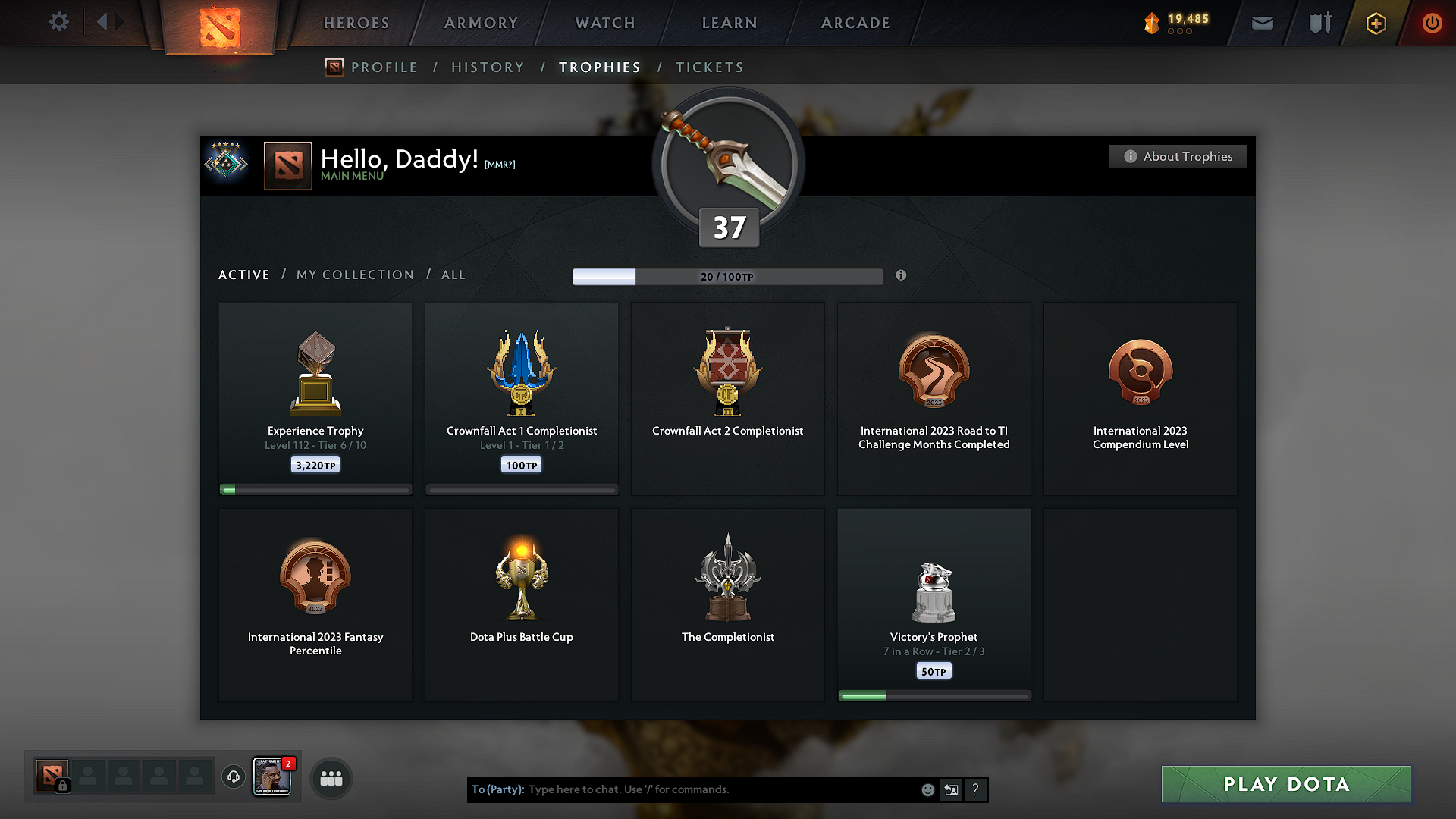Open the emoticon picker in chat
The image size is (1456, 819).
(x=927, y=789)
